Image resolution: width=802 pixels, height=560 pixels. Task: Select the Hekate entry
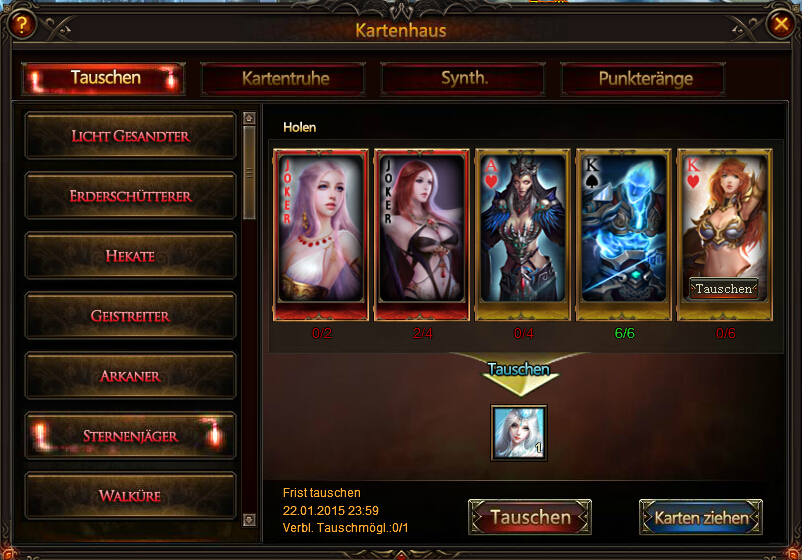[x=130, y=256]
